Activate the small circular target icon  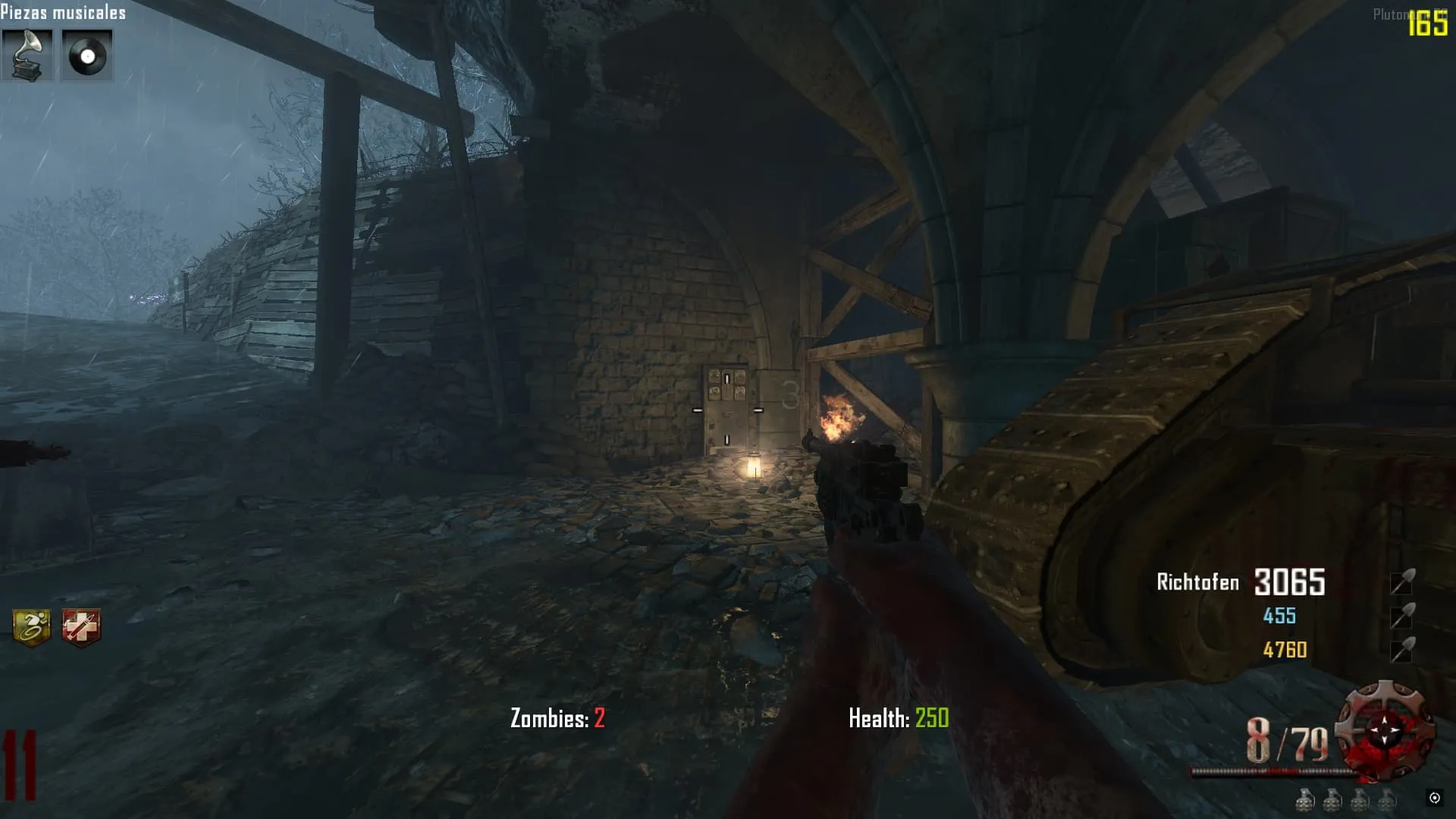[1434, 797]
